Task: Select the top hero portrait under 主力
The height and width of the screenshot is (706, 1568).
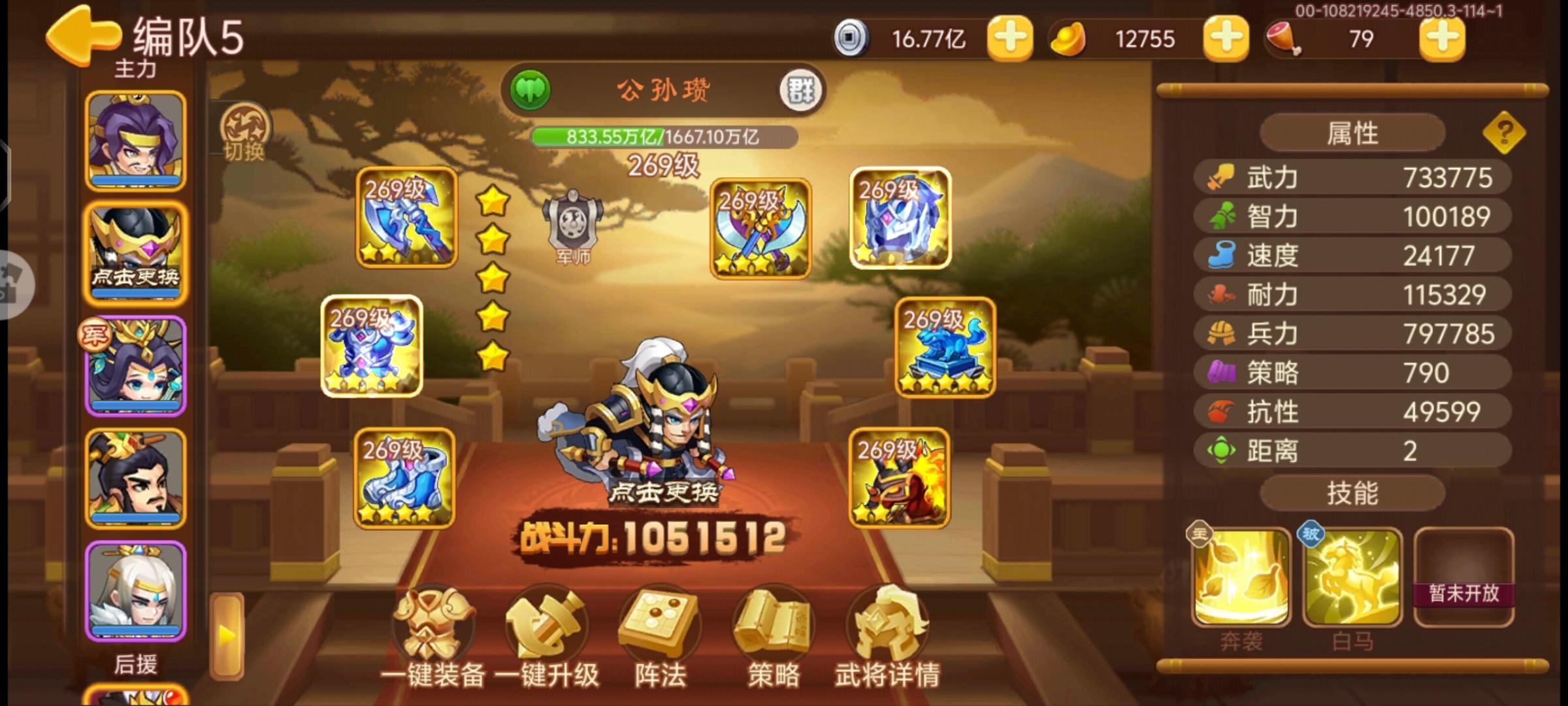Action: (134, 139)
